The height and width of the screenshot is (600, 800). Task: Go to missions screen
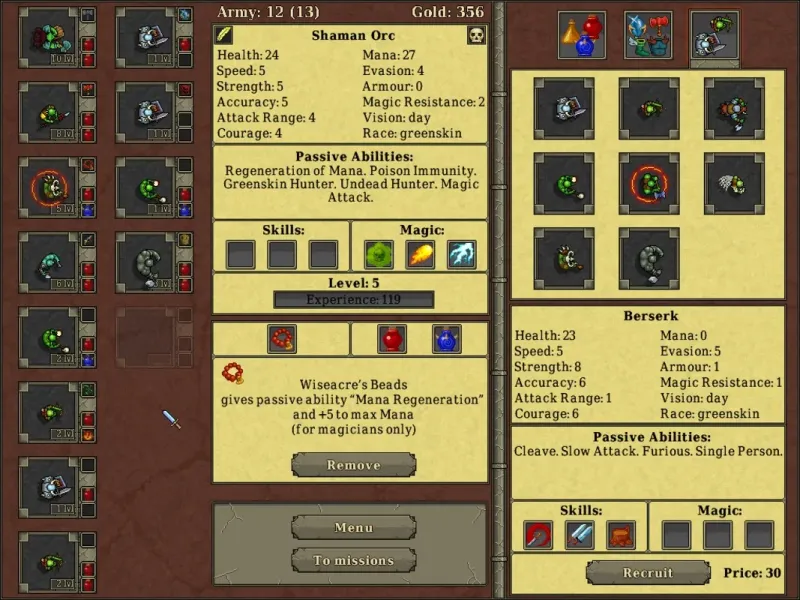353,560
